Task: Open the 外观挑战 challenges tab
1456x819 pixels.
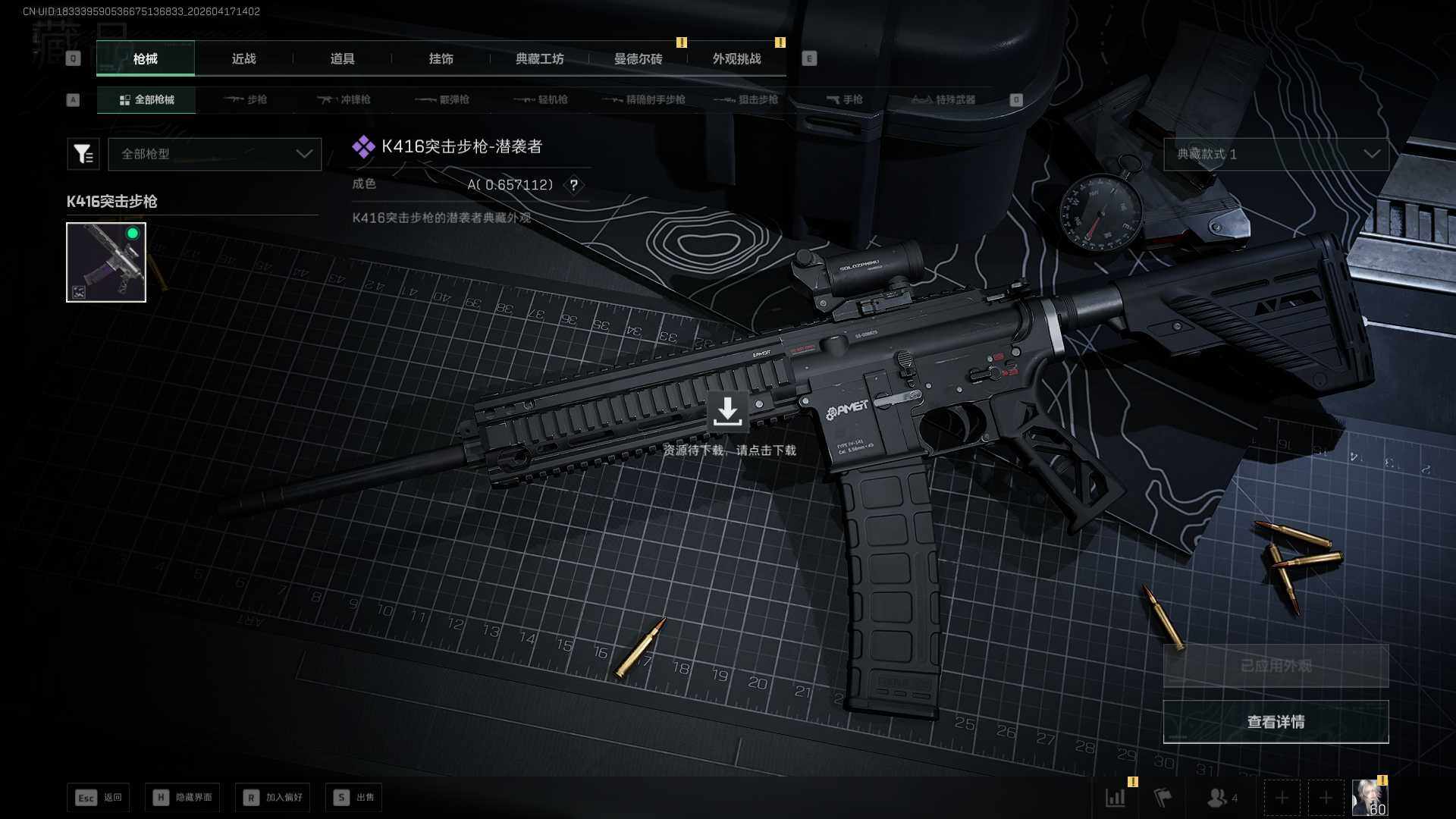Action: tap(736, 58)
